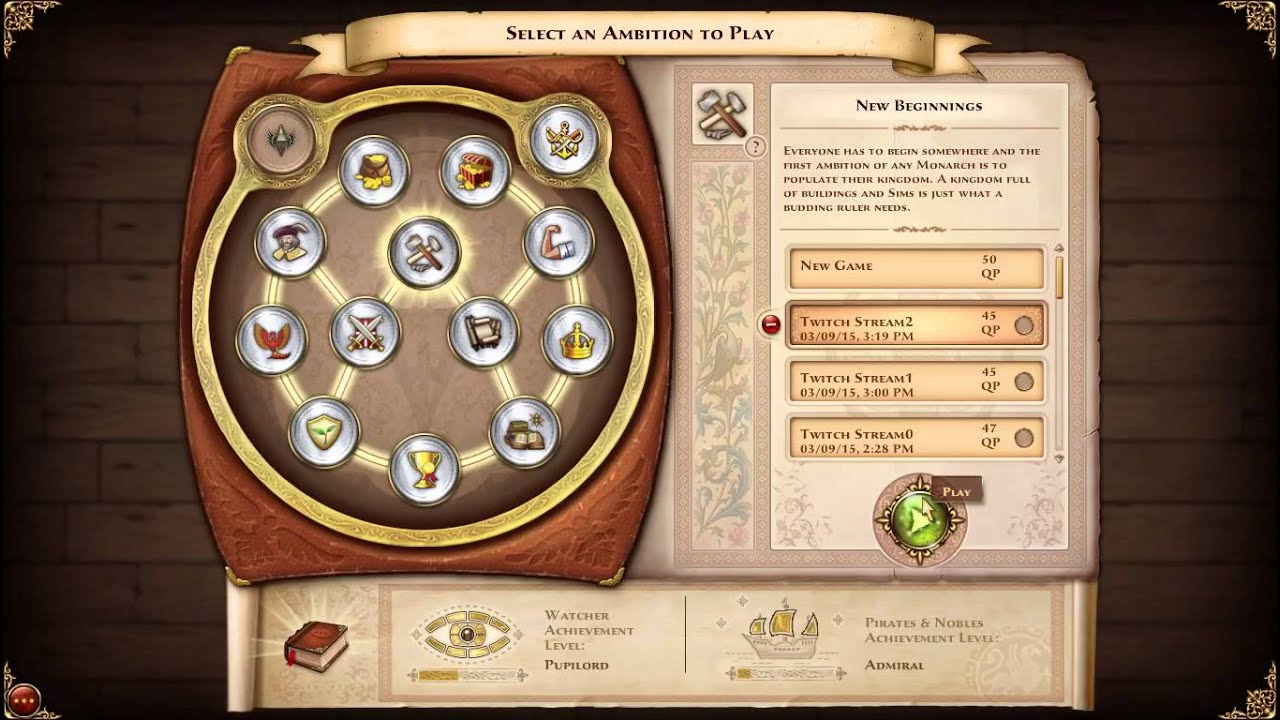1280x720 pixels.
Task: Select the golden trophy cup ambition
Action: tap(424, 468)
